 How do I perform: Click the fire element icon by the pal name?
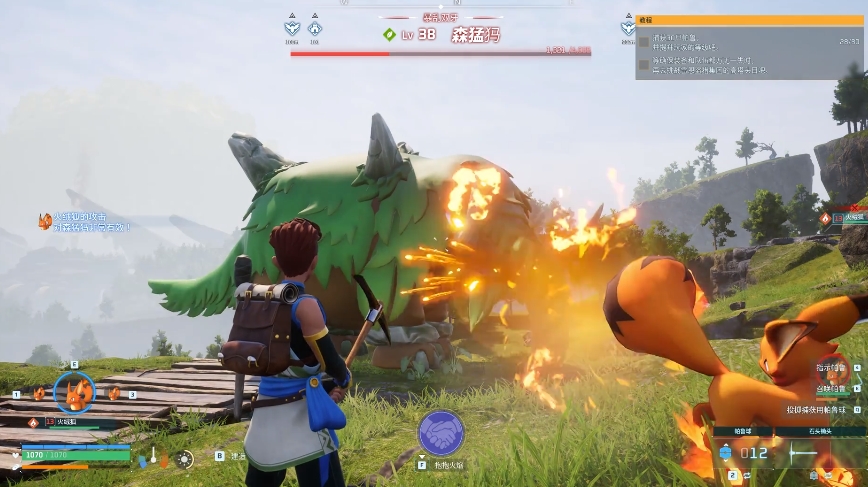click(33, 422)
